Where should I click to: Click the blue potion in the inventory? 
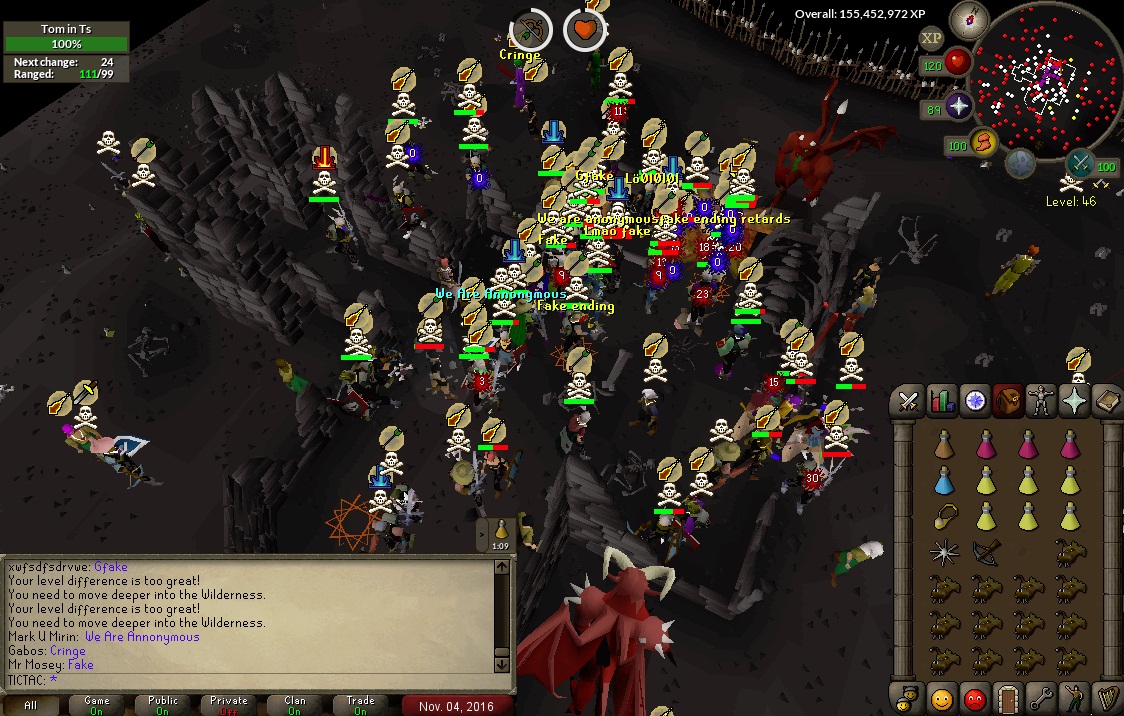point(944,482)
